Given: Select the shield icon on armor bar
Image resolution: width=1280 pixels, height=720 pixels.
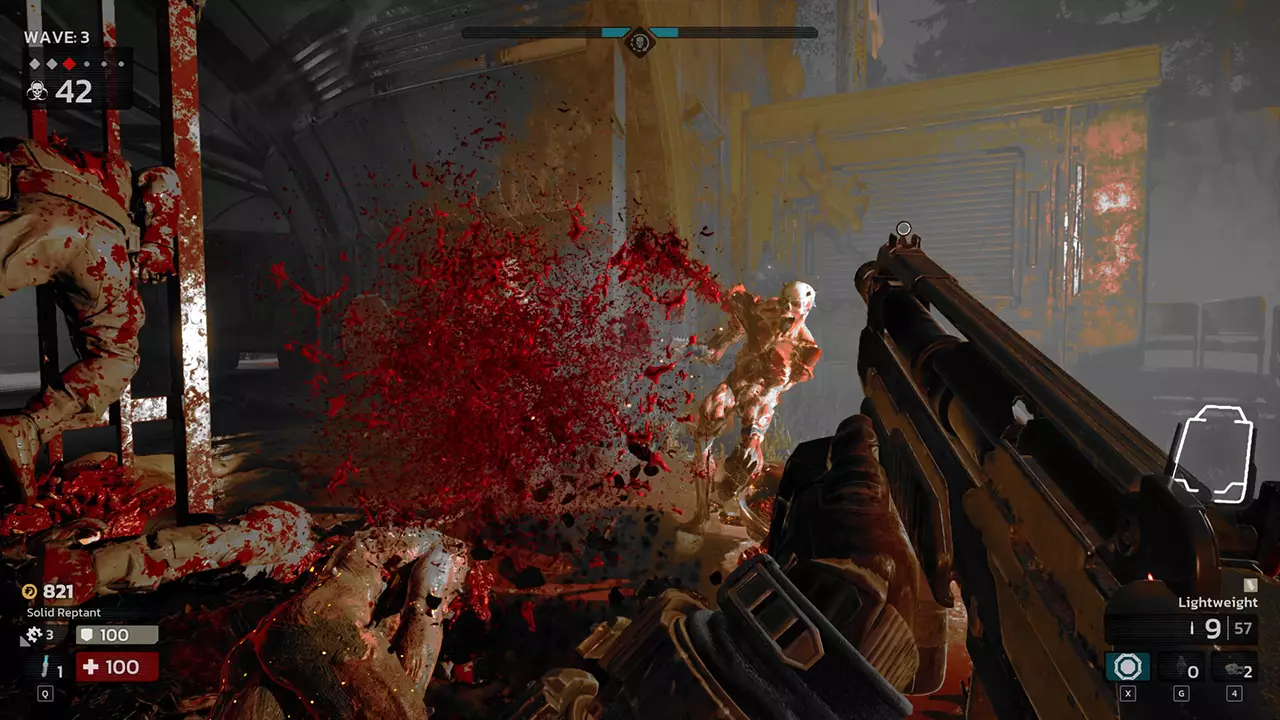Looking at the screenshot, I should pyautogui.click(x=86, y=632).
